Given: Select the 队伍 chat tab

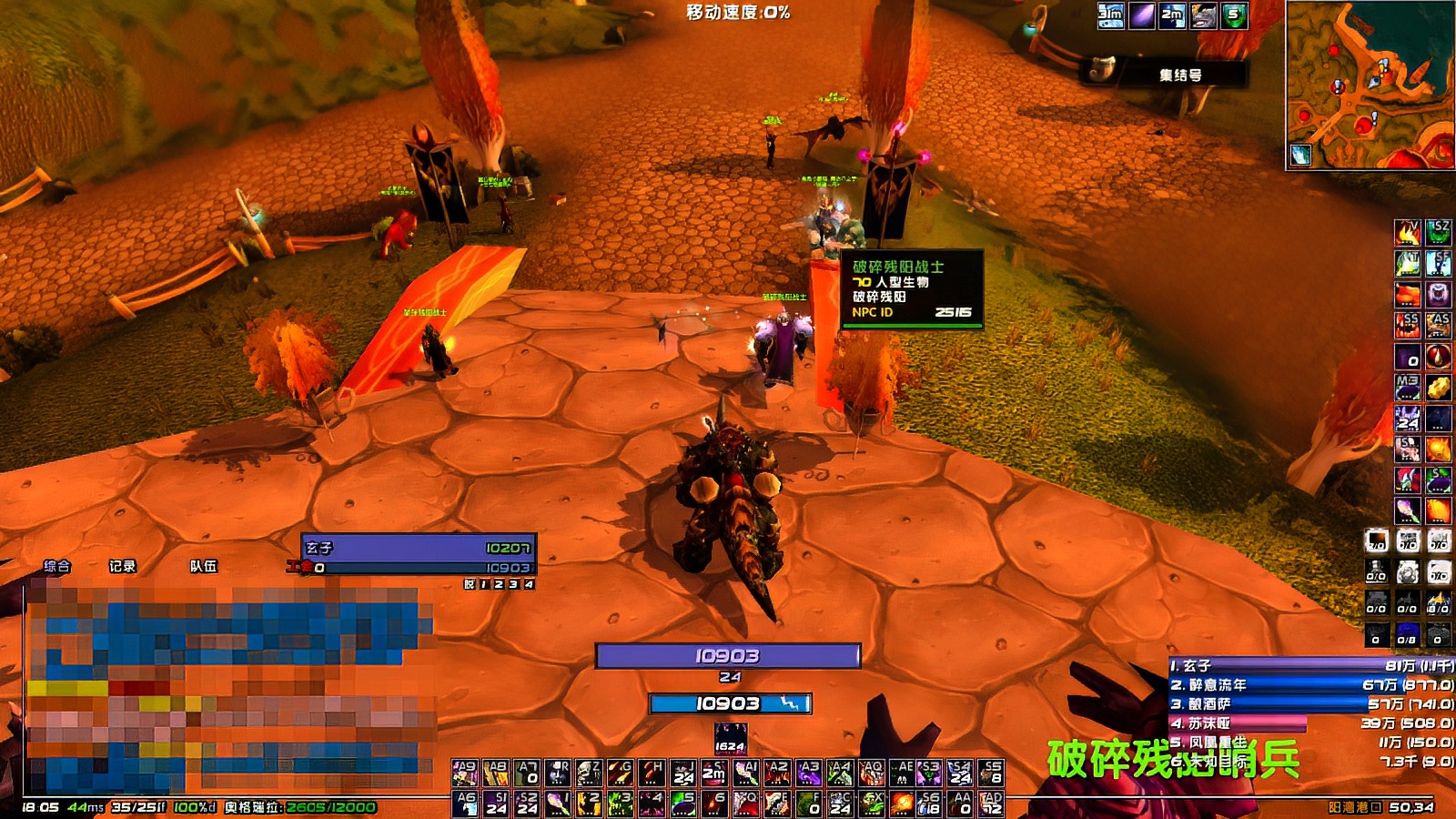Looking at the screenshot, I should pyautogui.click(x=203, y=566).
